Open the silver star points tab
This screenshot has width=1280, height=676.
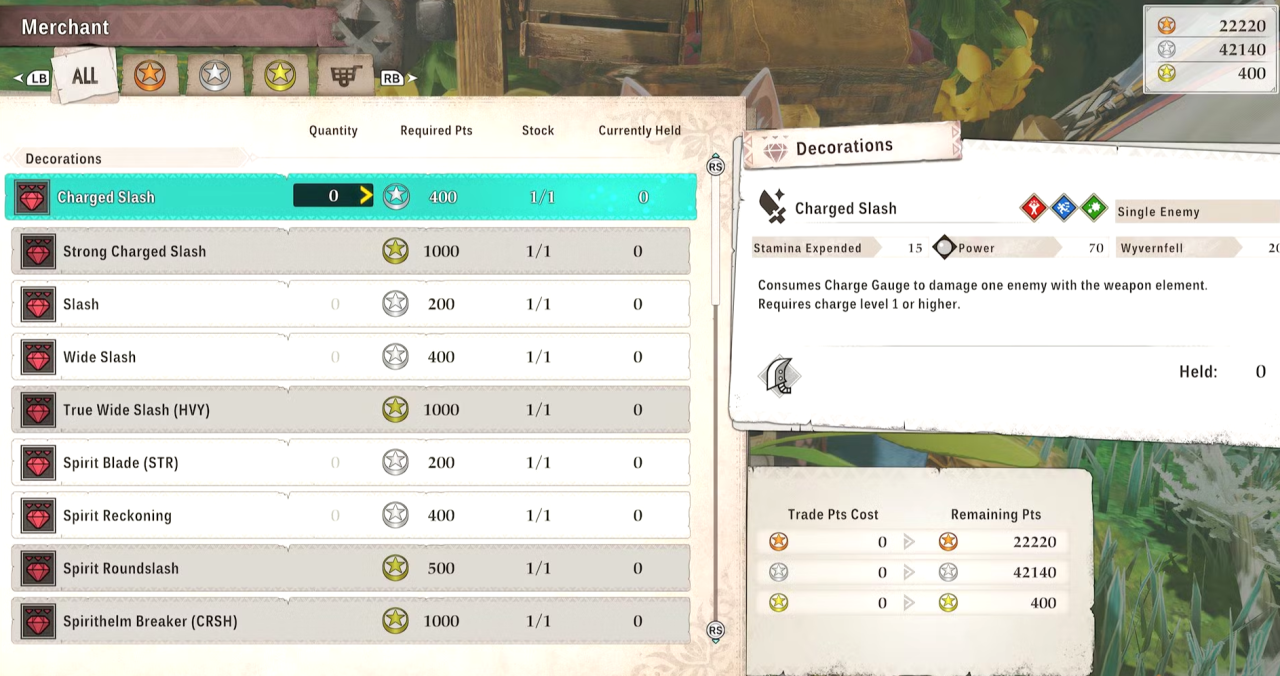click(215, 76)
